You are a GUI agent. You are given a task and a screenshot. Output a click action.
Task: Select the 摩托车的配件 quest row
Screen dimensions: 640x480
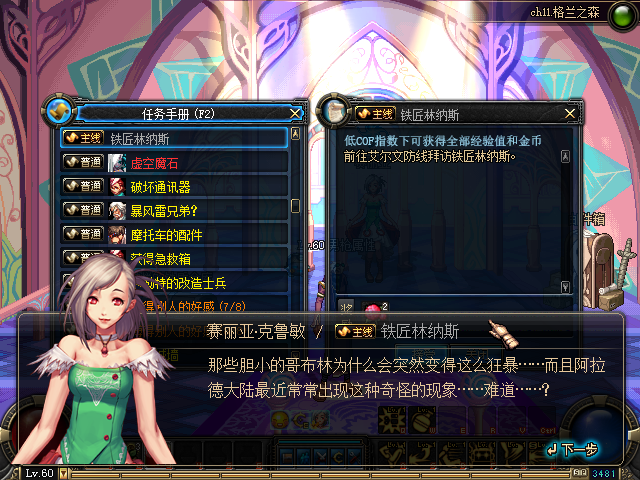(x=174, y=234)
